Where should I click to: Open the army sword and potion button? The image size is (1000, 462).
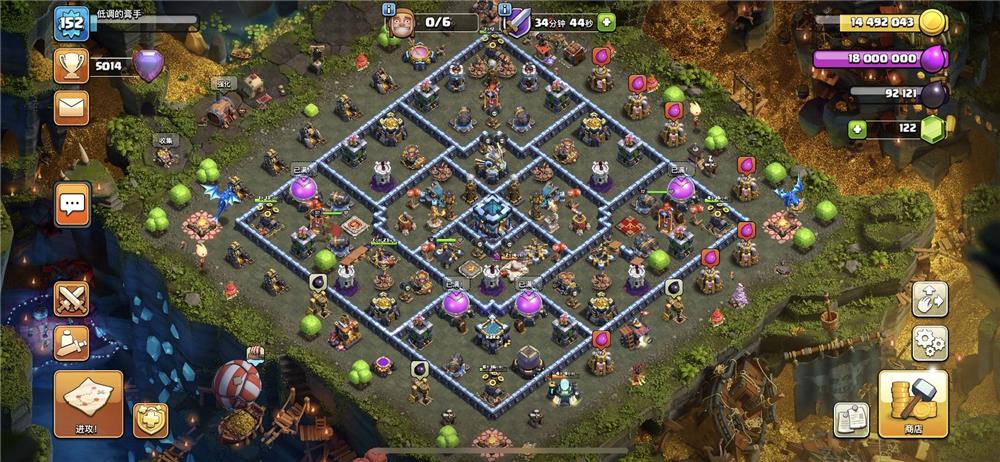pyautogui.click(x=72, y=343)
